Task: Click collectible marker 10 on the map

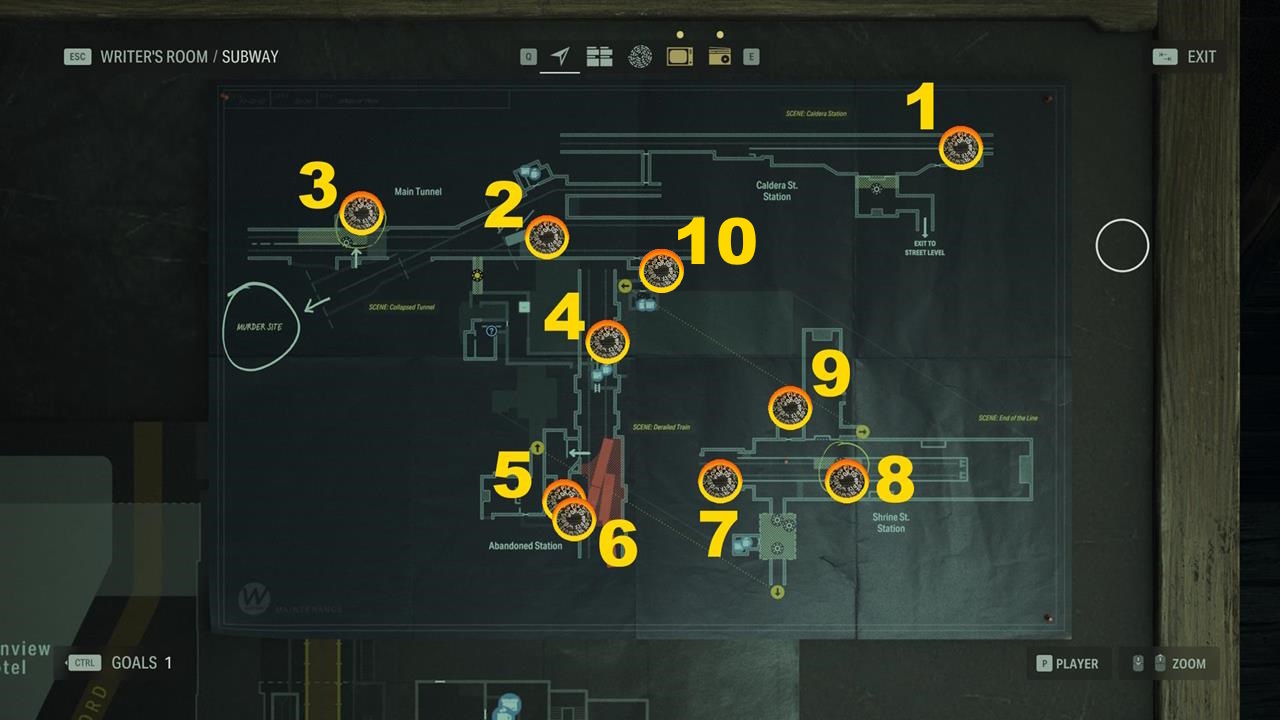Action: pyautogui.click(x=660, y=270)
